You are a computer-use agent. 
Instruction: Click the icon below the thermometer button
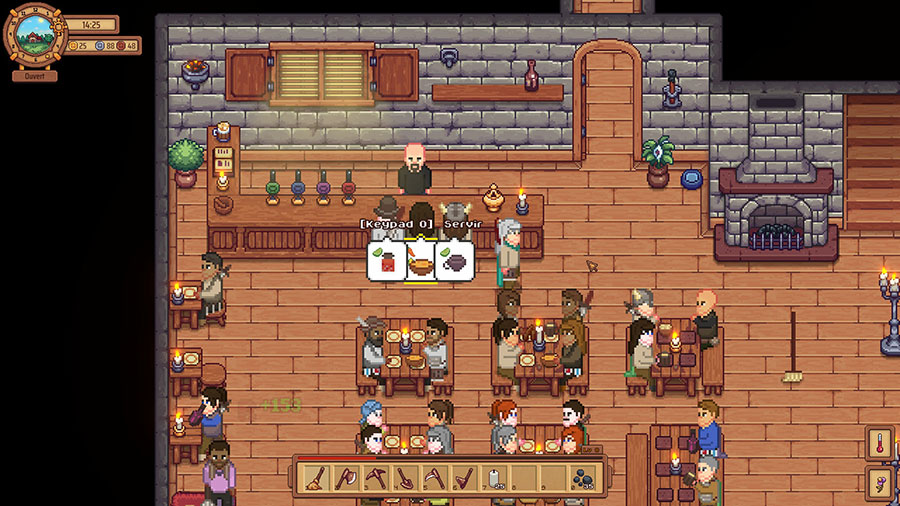pyautogui.click(x=881, y=484)
